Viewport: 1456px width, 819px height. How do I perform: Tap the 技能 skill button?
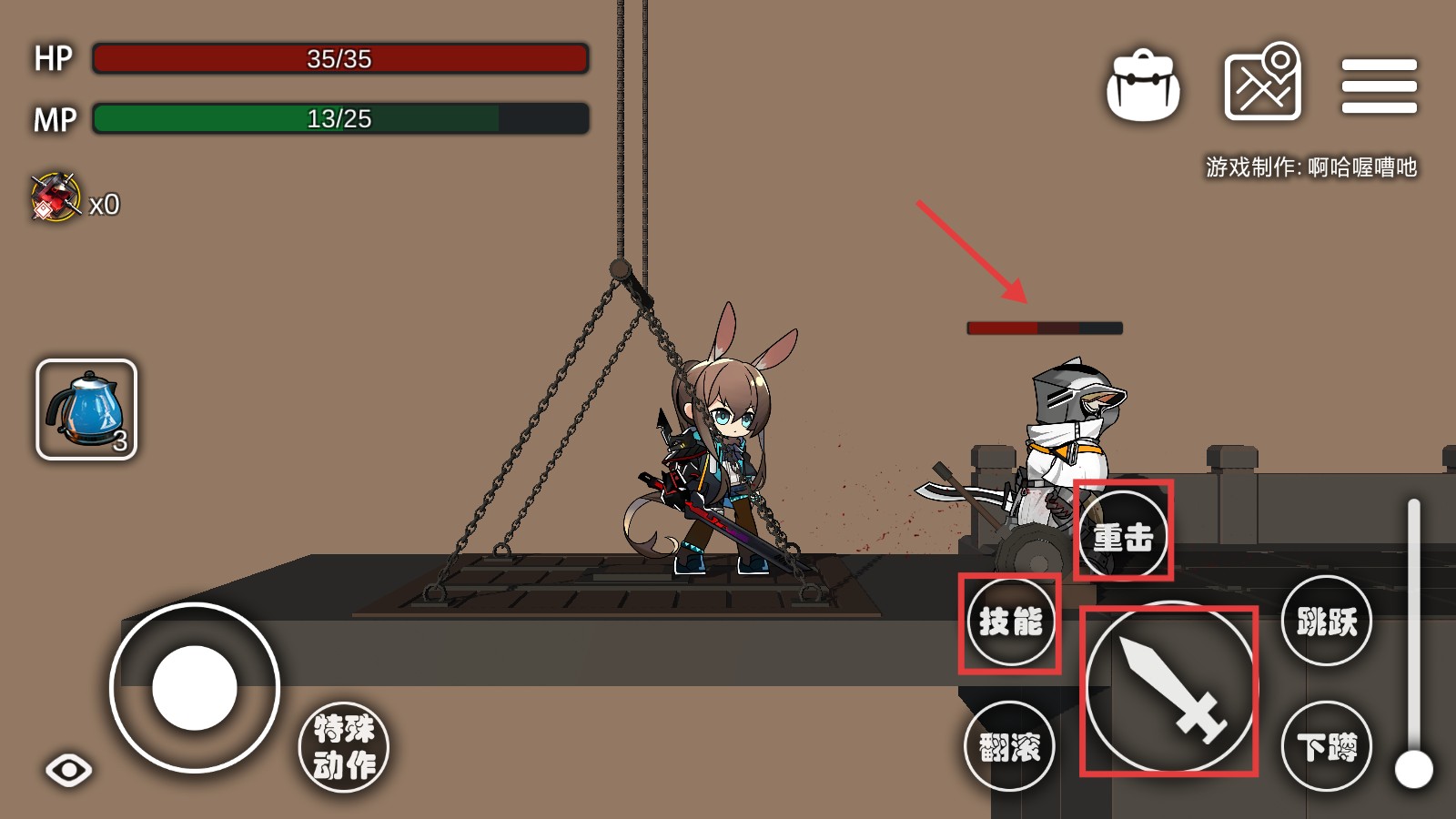coord(1010,623)
